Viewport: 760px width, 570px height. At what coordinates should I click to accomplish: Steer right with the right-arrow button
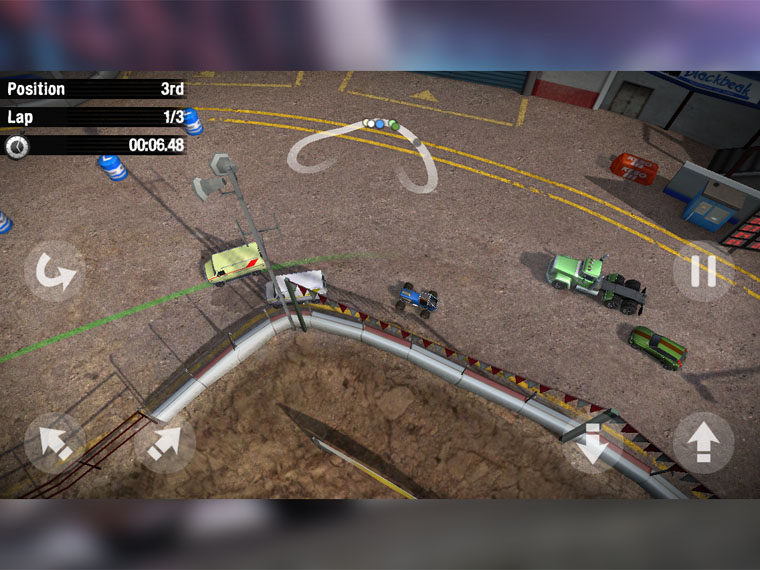(x=164, y=443)
